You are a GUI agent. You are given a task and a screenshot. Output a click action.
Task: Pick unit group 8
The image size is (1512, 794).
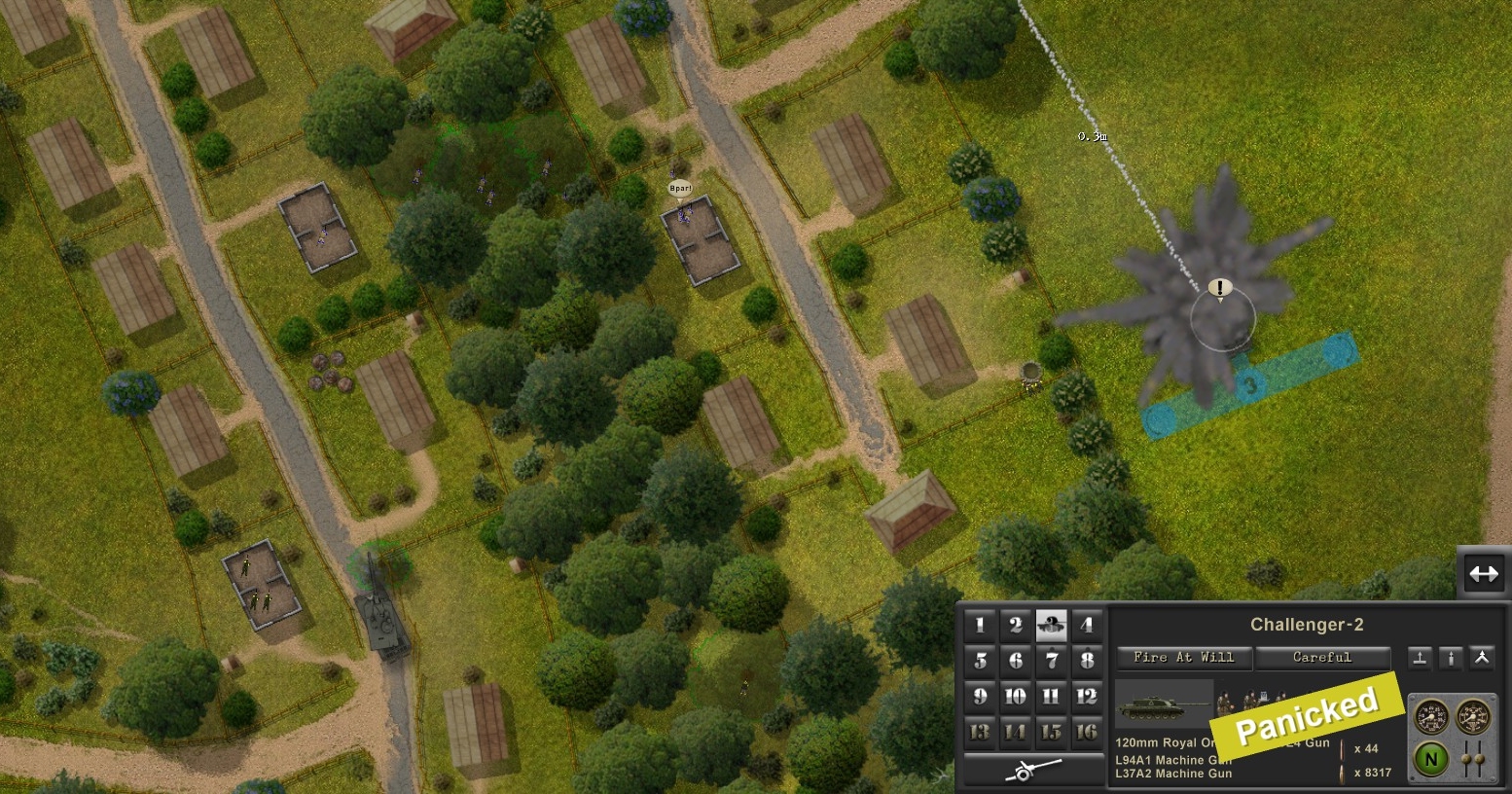click(x=1087, y=661)
